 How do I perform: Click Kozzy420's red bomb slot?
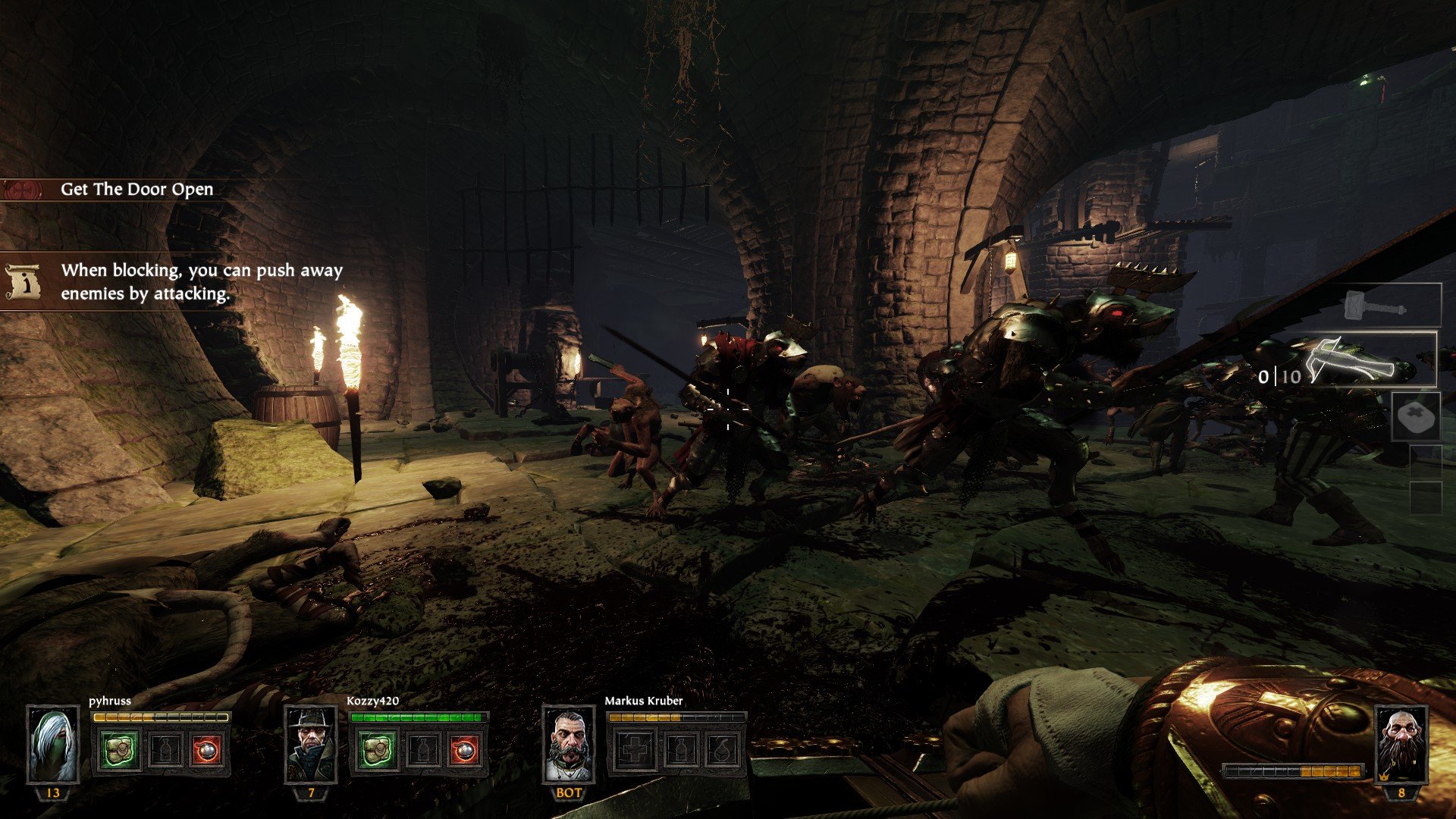[x=463, y=750]
